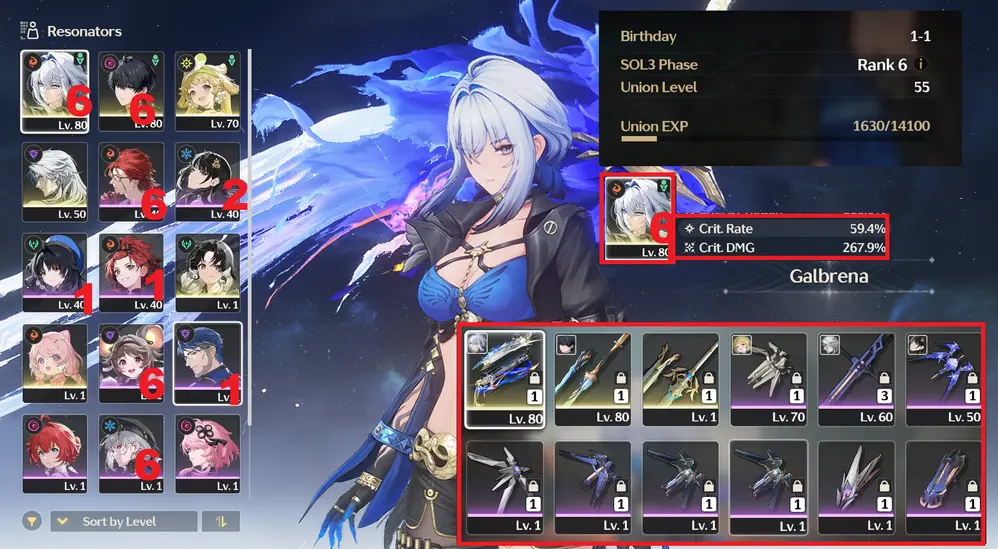Show SOL3 Phase info next to Rank 6
Image resolution: width=998 pixels, height=549 pixels.
click(x=920, y=64)
